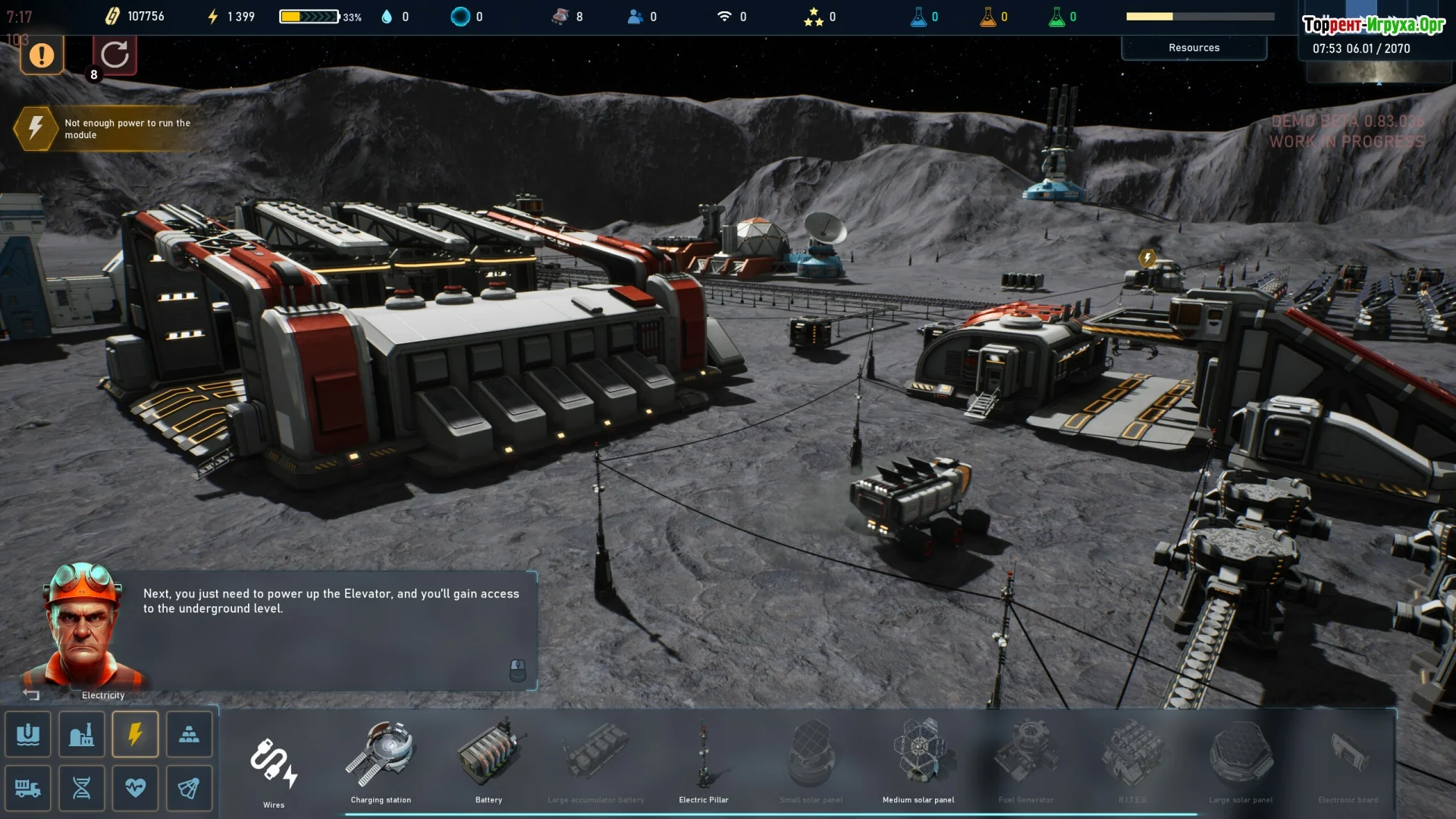Switch to the stacked ingots category
This screenshot has height=819, width=1456.
(189, 734)
